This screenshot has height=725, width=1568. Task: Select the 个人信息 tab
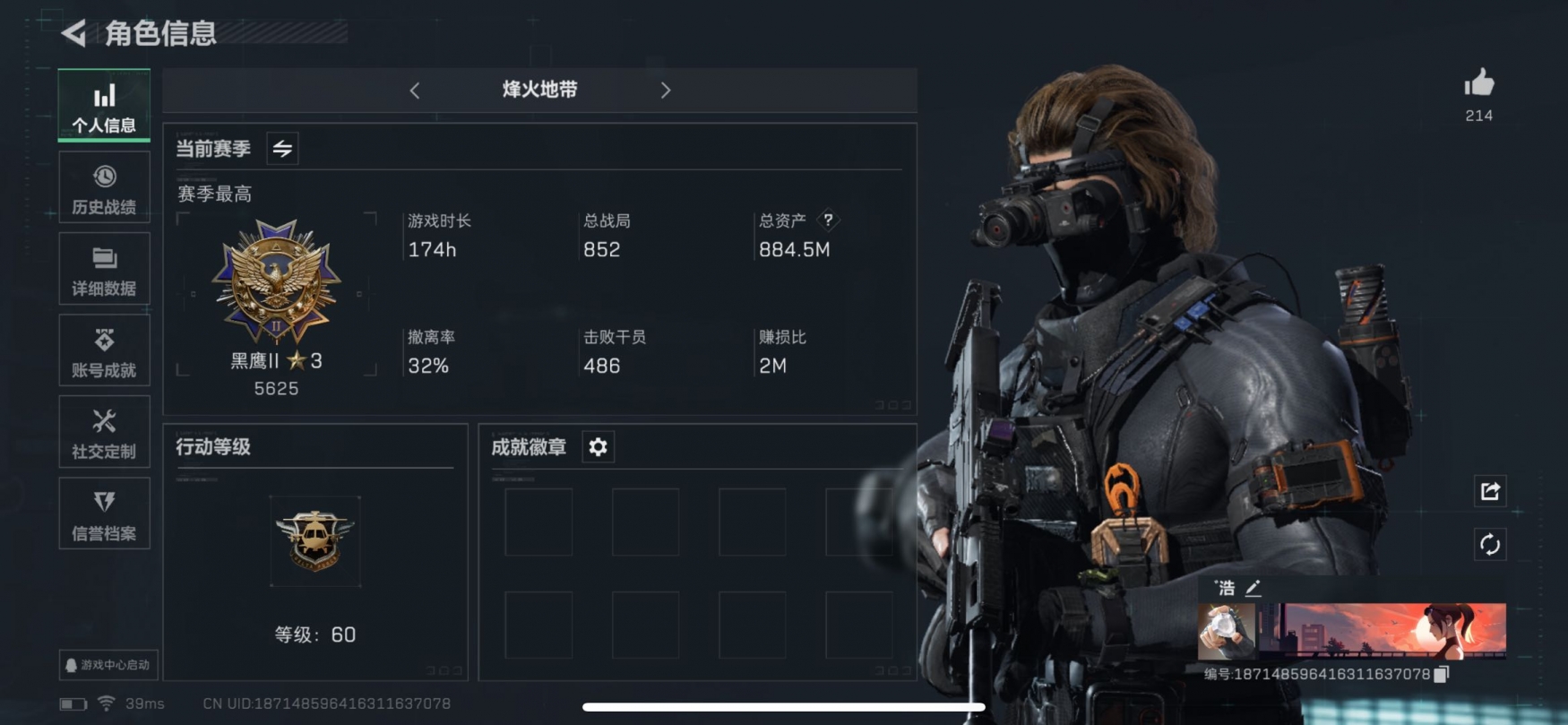coord(104,106)
